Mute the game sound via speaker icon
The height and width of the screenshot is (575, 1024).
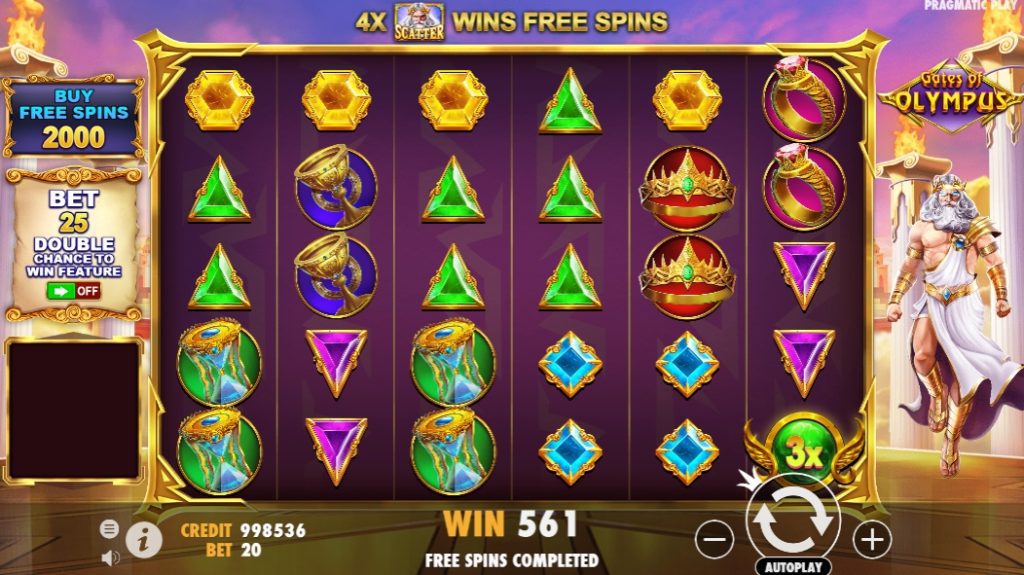tap(109, 557)
